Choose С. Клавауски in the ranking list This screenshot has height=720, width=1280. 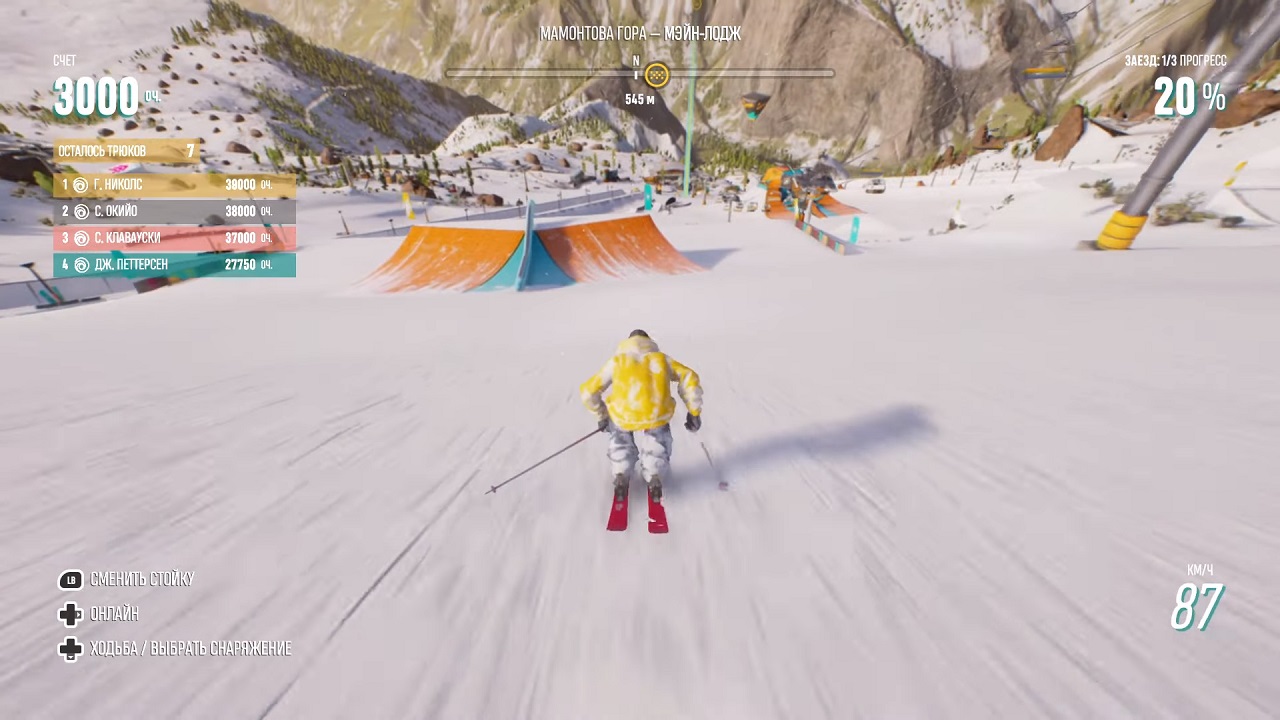tap(174, 238)
